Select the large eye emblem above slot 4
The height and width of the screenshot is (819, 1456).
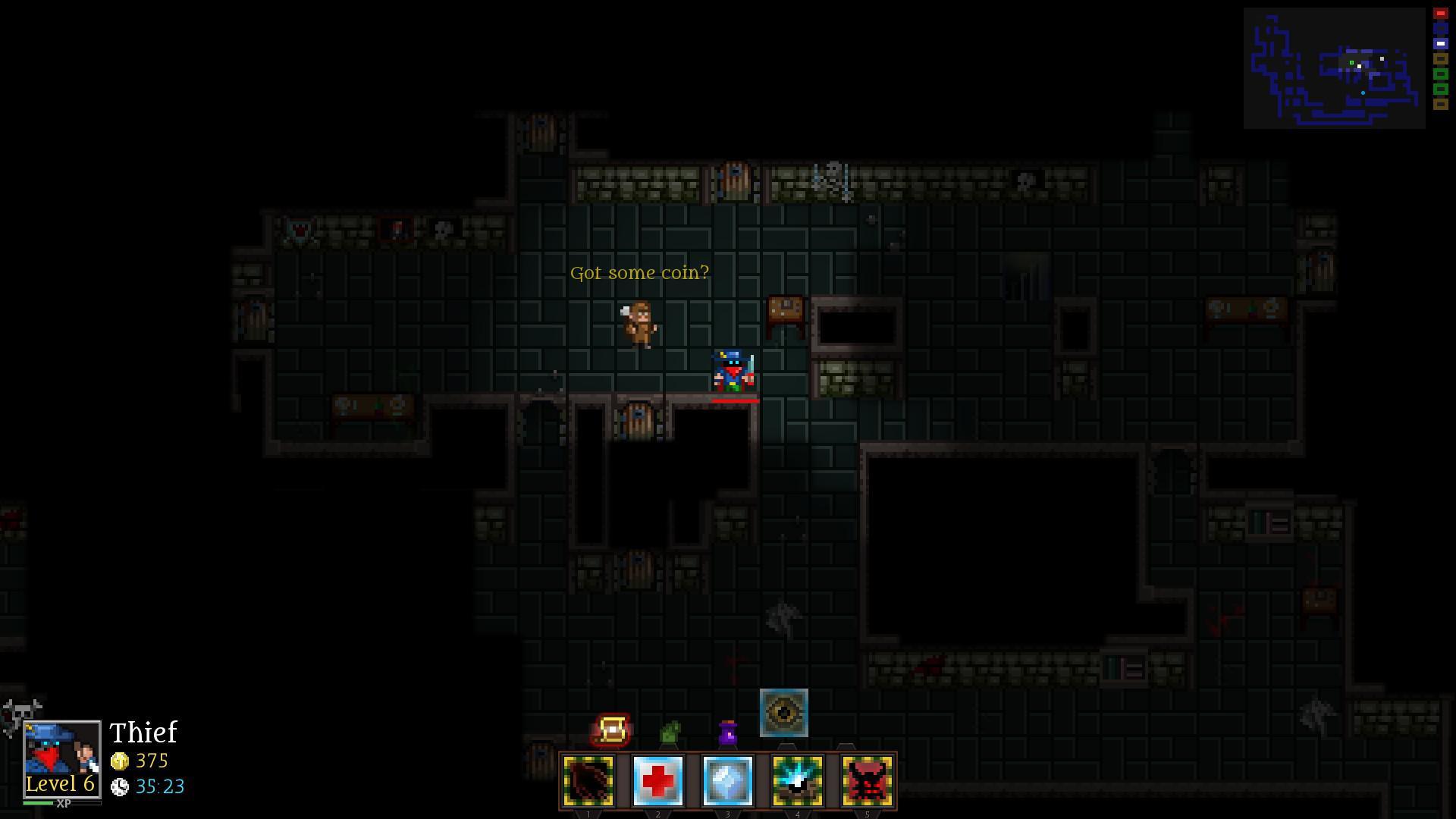[x=784, y=712]
